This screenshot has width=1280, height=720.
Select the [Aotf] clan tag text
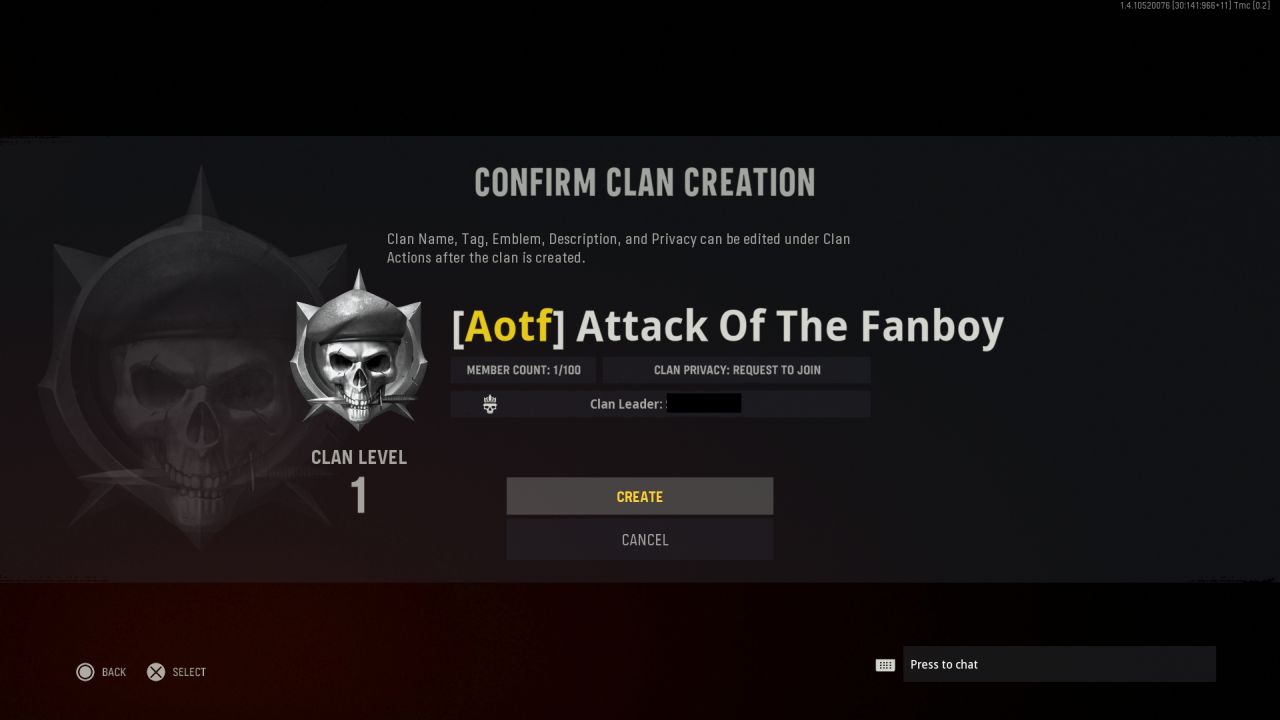click(x=506, y=325)
